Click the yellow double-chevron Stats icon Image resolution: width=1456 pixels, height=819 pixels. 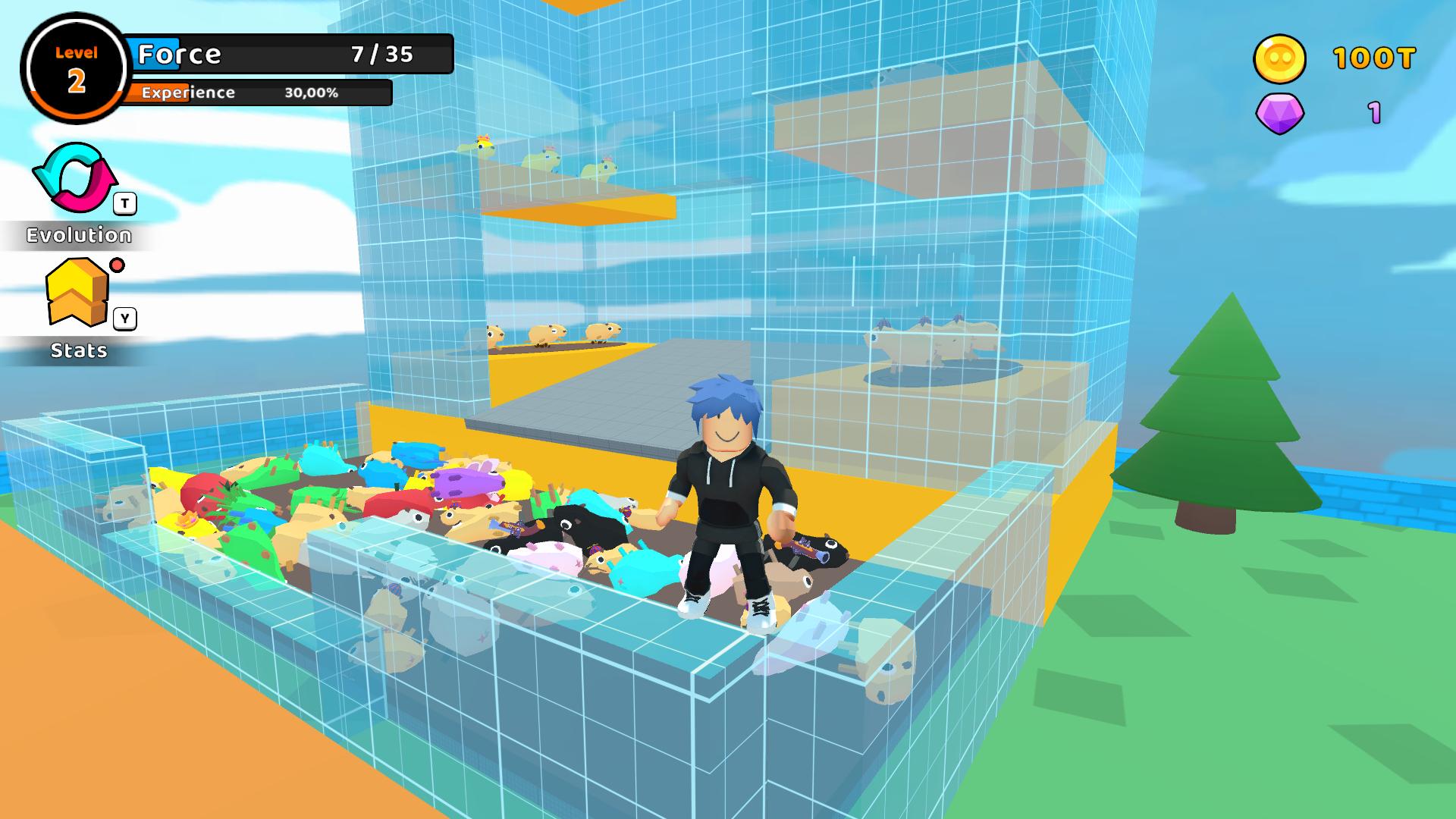pos(76,296)
